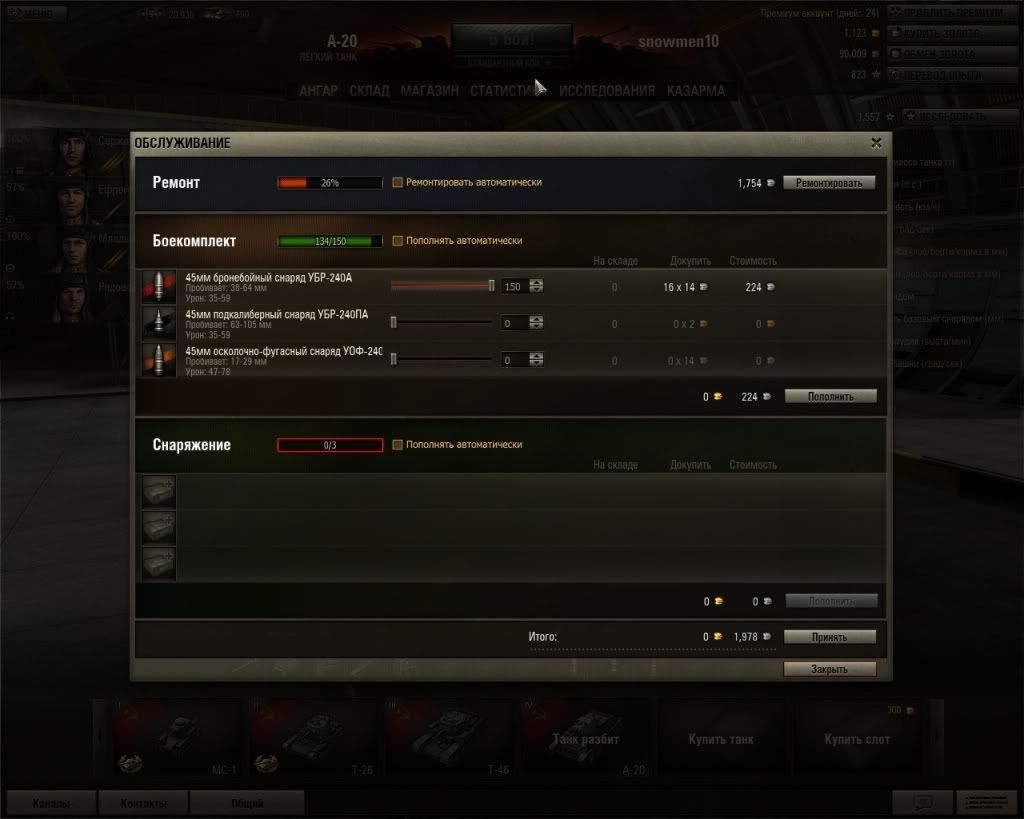Click the УБР-240ПА shell count input field
Screen dimensions: 1024x819
click(x=514, y=323)
